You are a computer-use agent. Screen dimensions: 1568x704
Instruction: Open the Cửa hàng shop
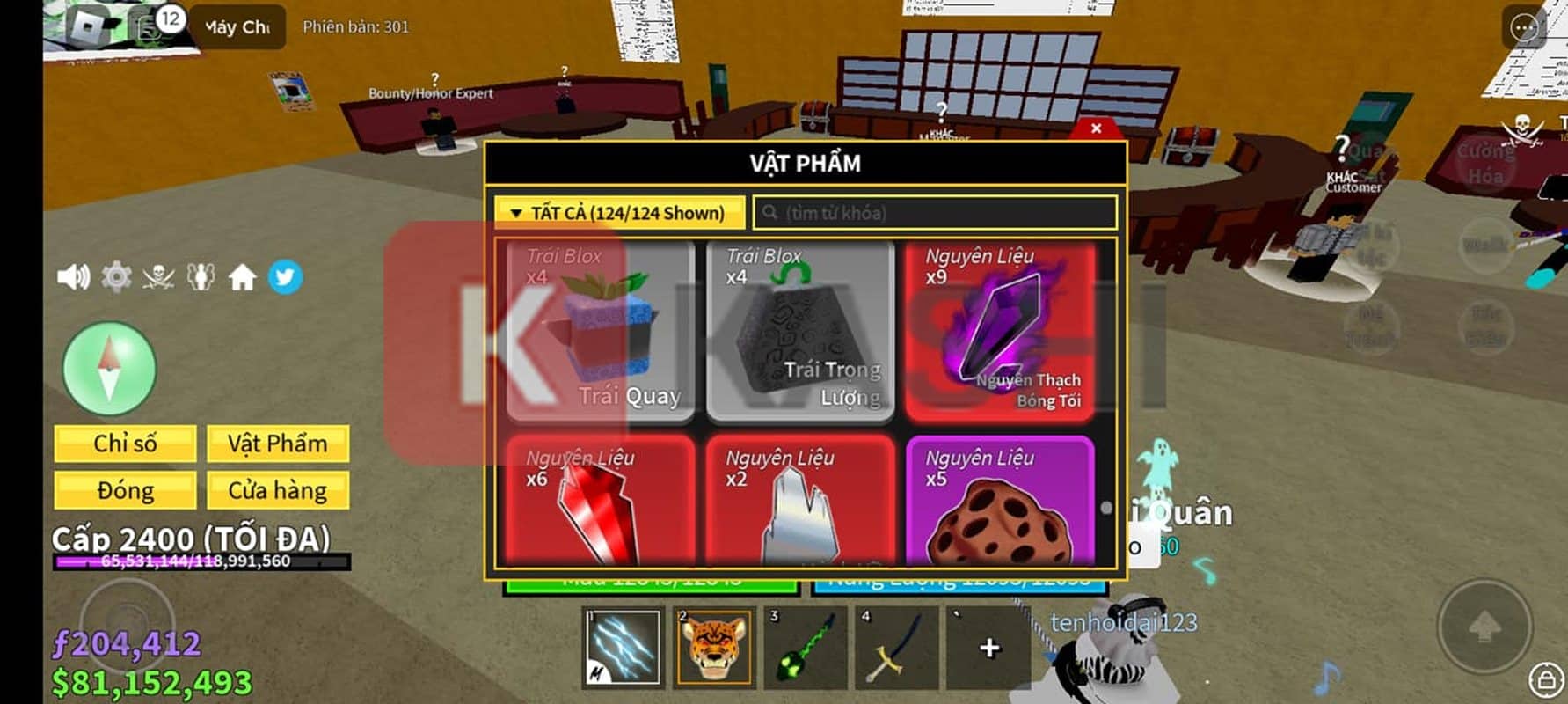click(x=277, y=490)
